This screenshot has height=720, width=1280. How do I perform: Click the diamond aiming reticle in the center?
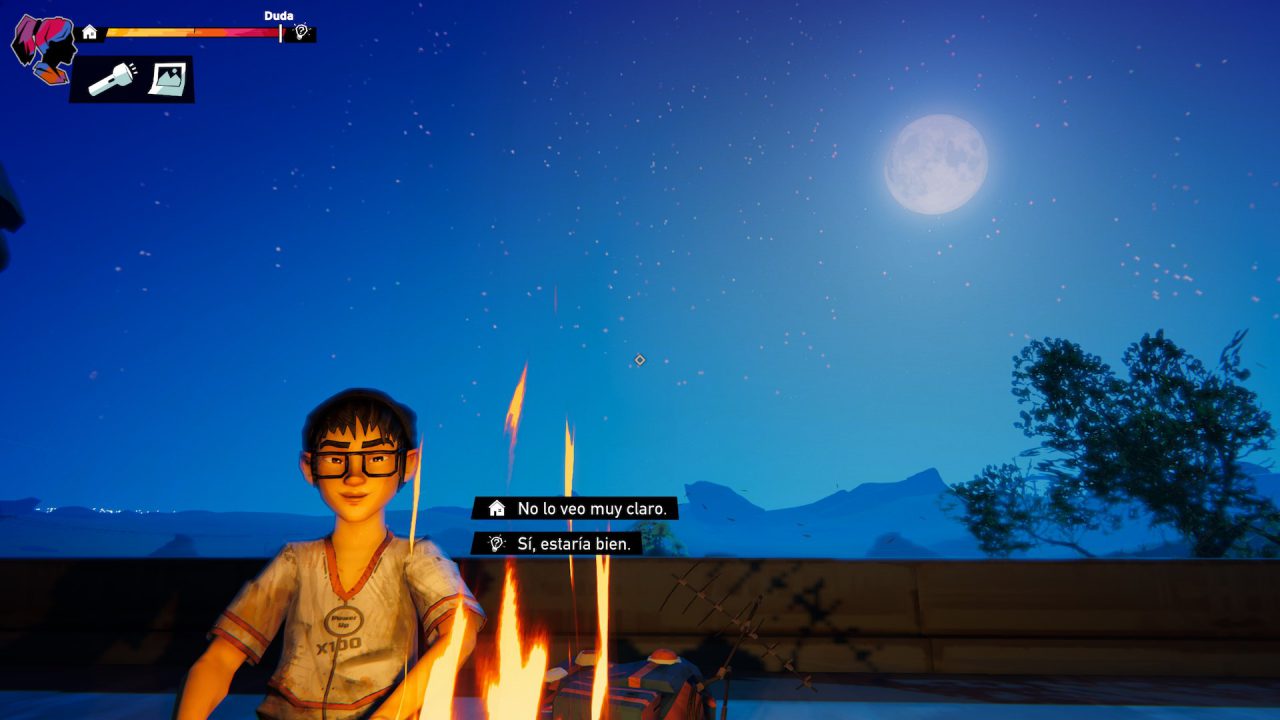click(x=638, y=360)
